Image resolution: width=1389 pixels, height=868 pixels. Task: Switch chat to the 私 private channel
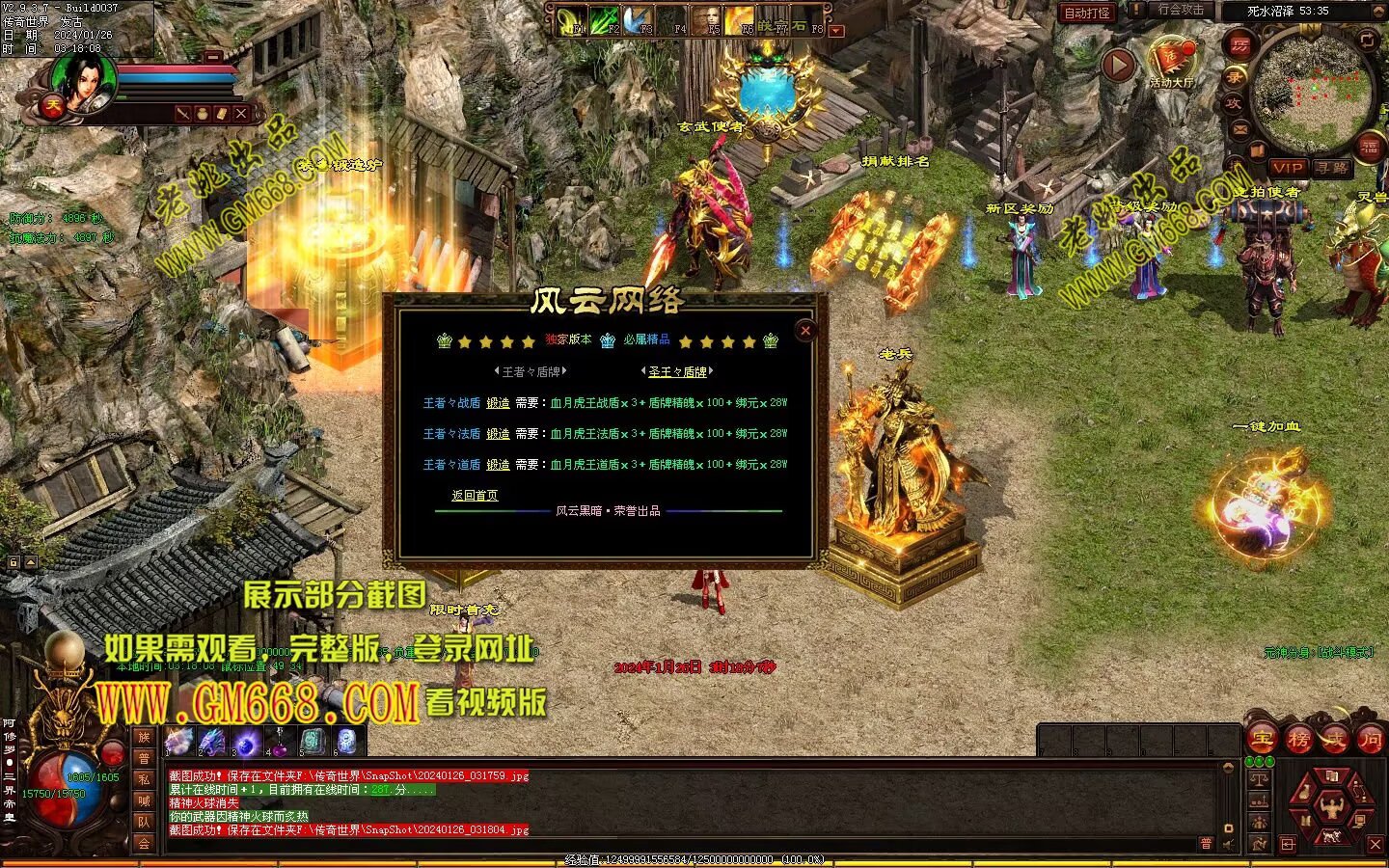coord(144,779)
